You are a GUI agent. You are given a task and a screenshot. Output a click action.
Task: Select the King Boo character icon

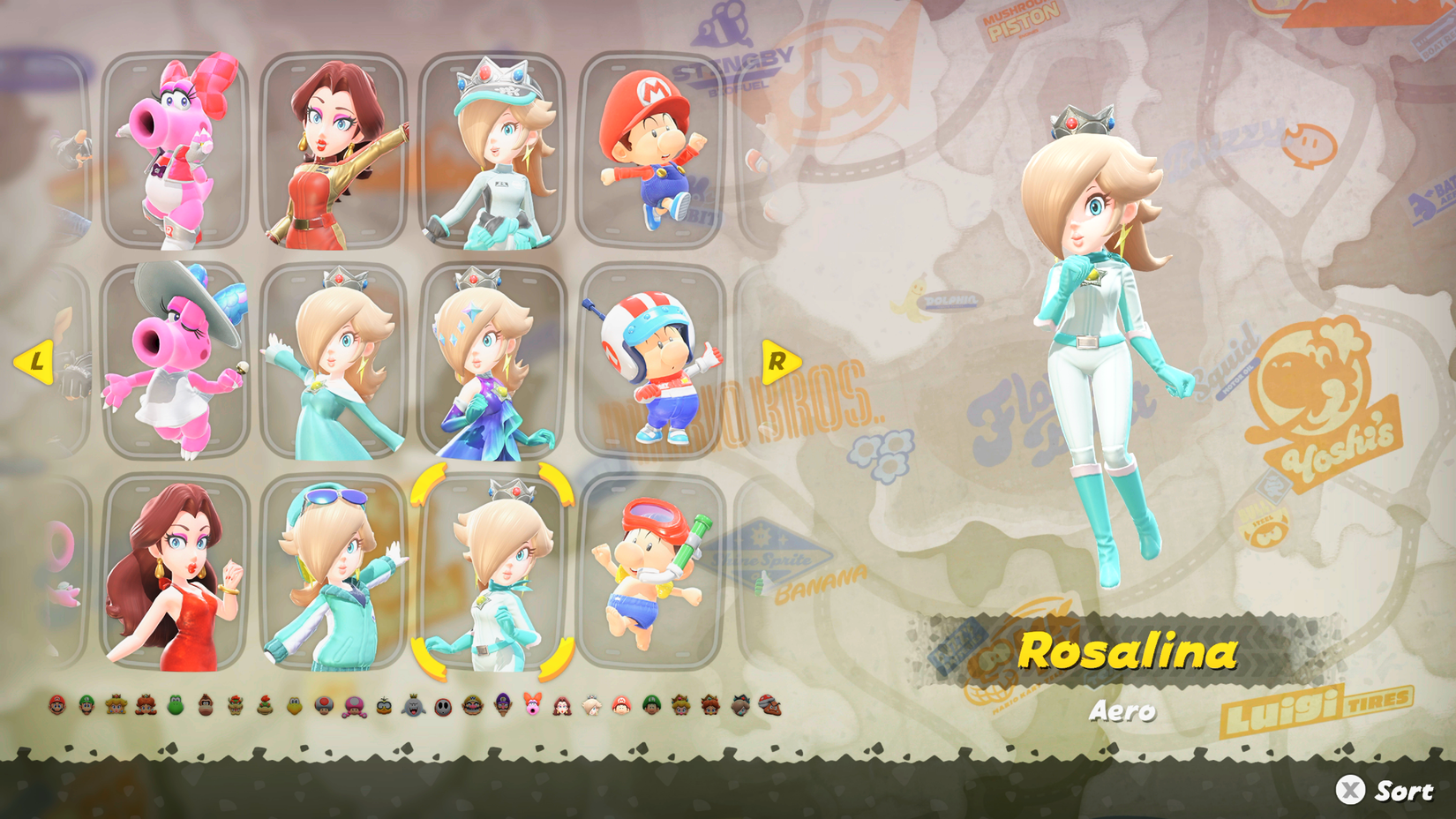tap(413, 706)
